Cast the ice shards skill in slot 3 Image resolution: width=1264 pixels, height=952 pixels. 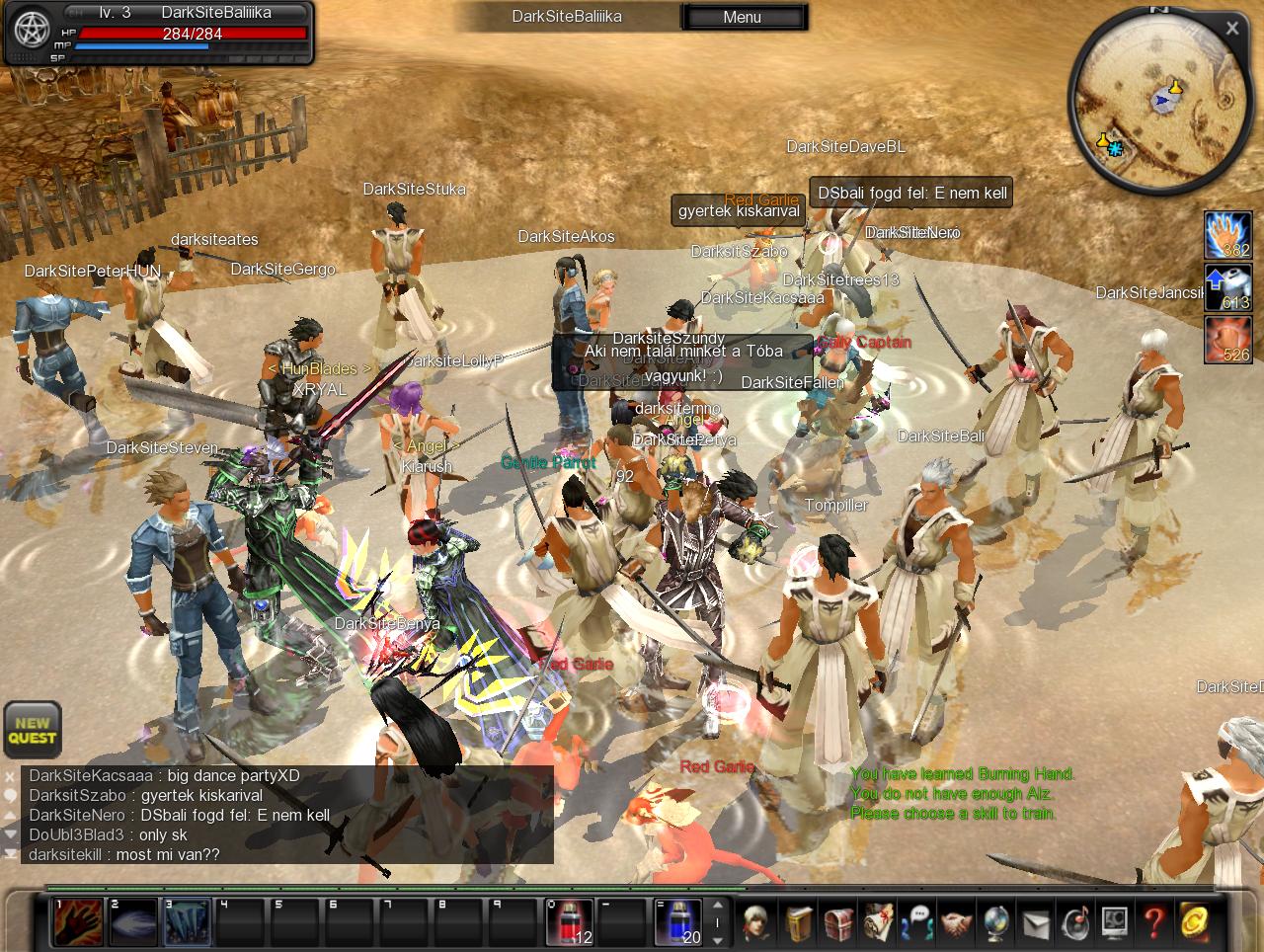coord(187,921)
